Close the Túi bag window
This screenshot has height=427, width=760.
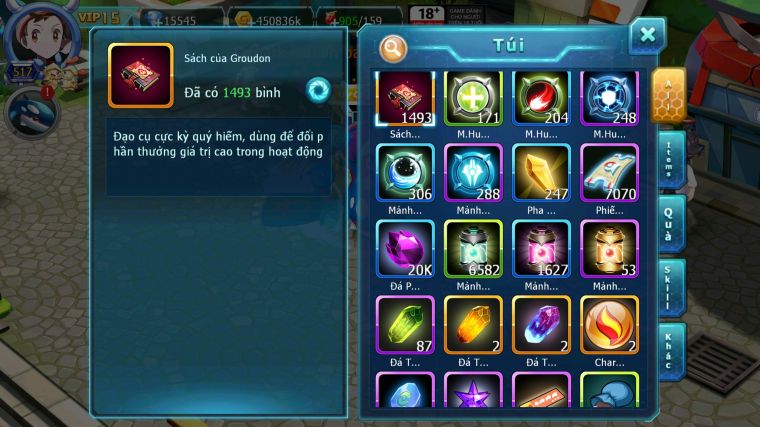tap(647, 35)
